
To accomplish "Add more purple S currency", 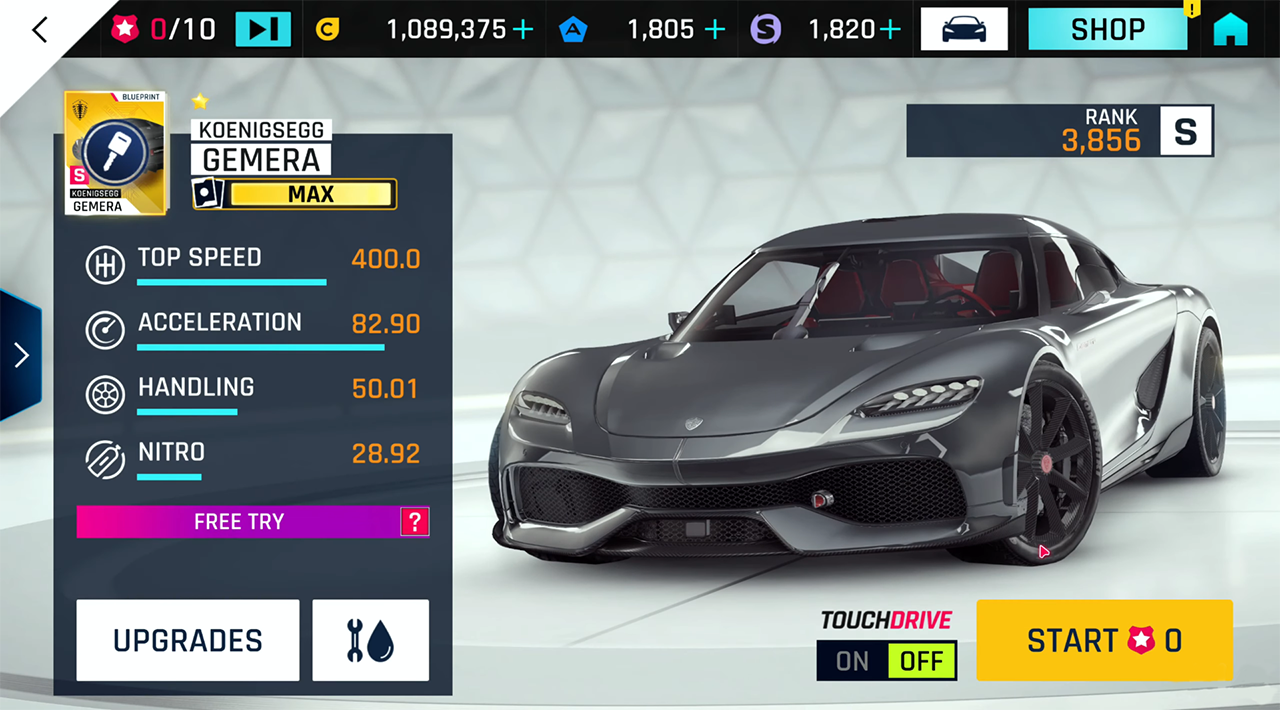I will [891, 30].
